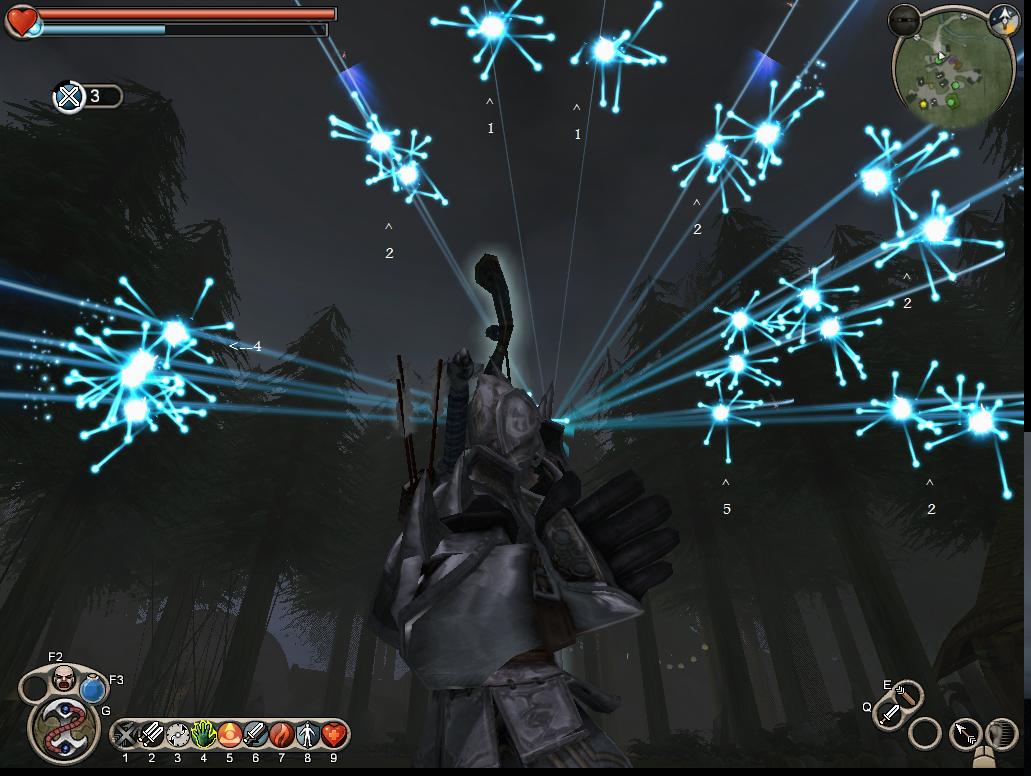Click the shield block action icon

[1002, 734]
